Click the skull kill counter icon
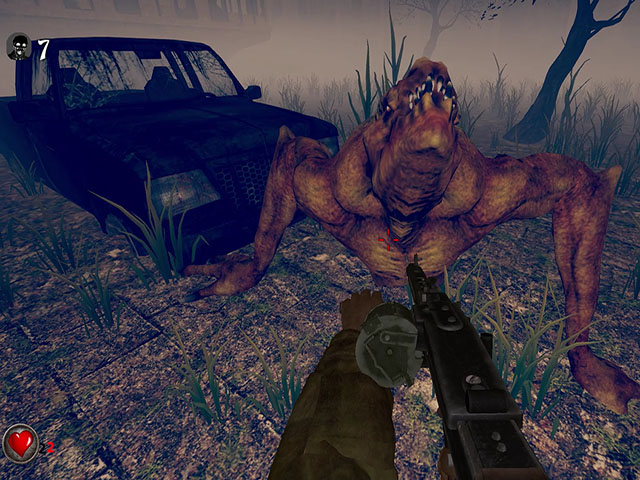 click(x=18, y=47)
